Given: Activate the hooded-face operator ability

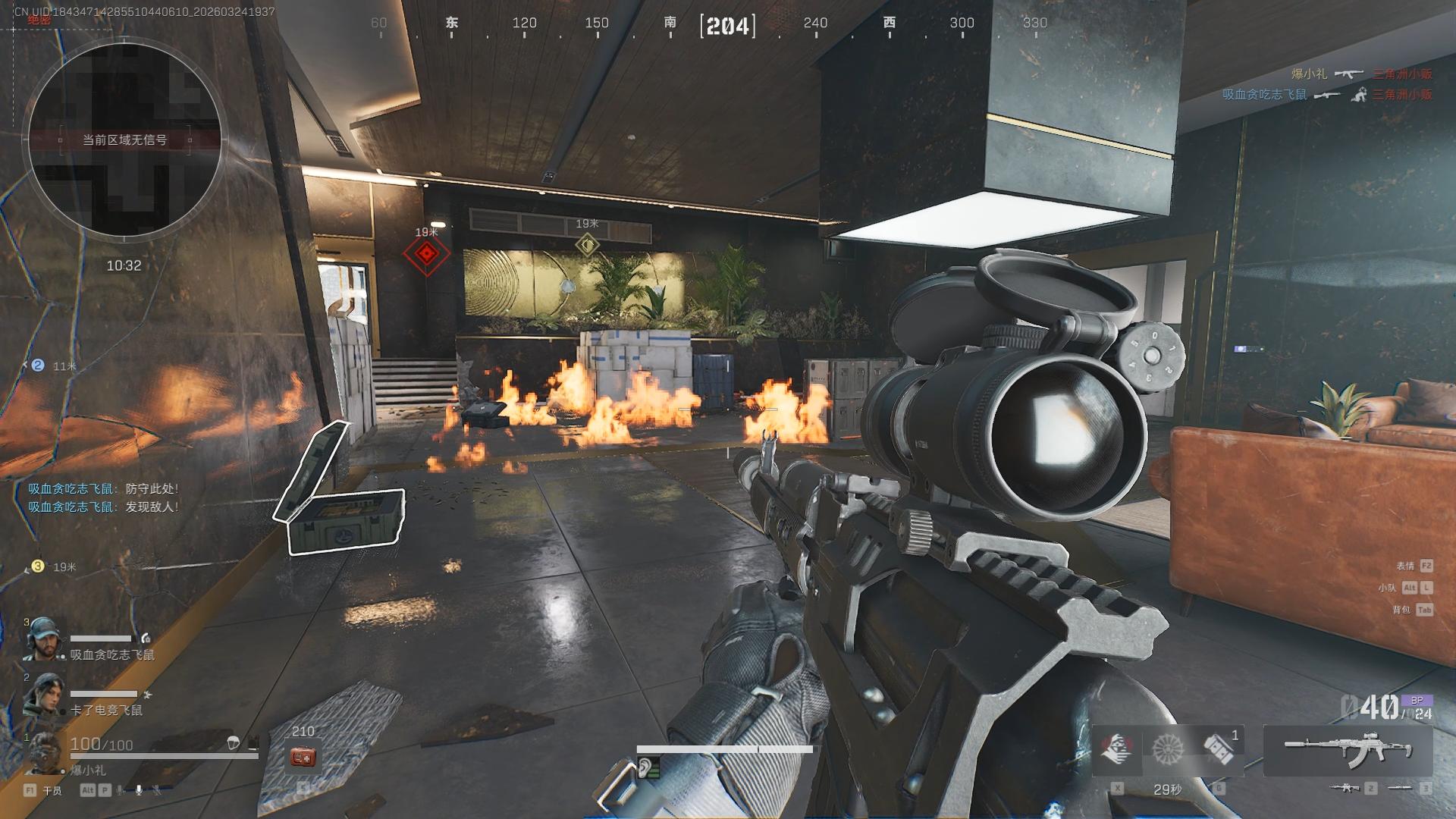Looking at the screenshot, I should pyautogui.click(x=1116, y=749).
